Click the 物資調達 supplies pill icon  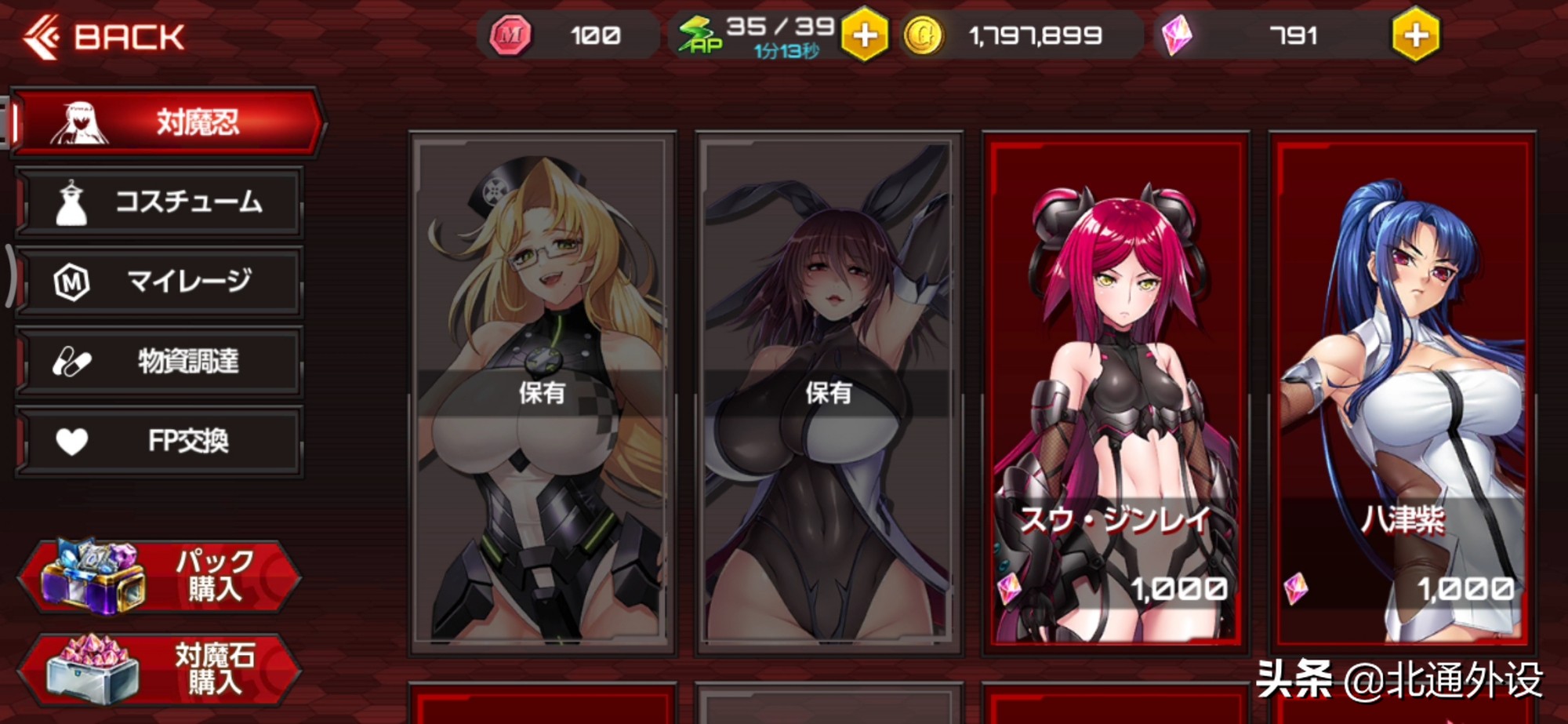74,361
